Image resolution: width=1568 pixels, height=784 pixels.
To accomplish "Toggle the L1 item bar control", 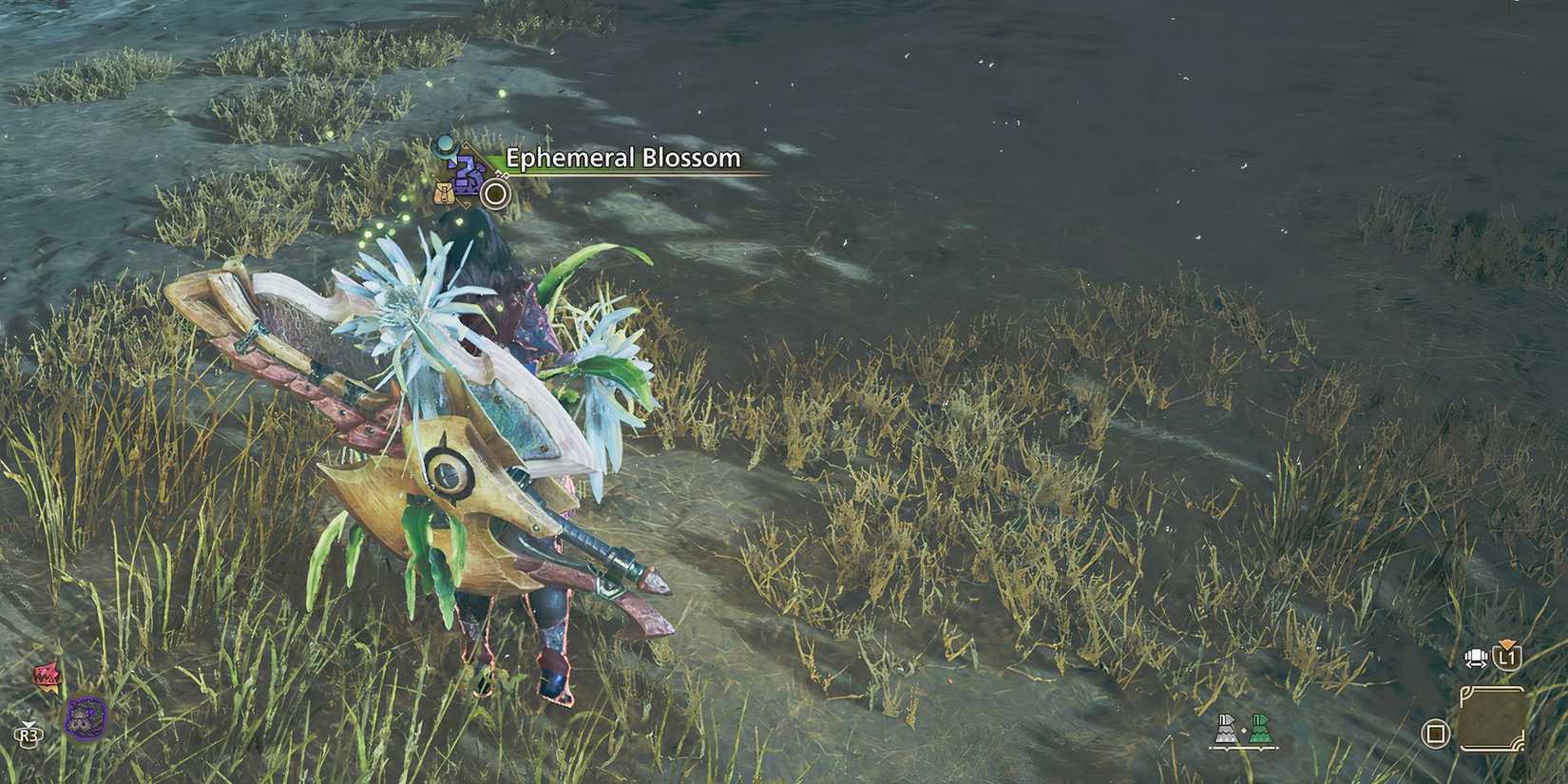I will click(1508, 659).
